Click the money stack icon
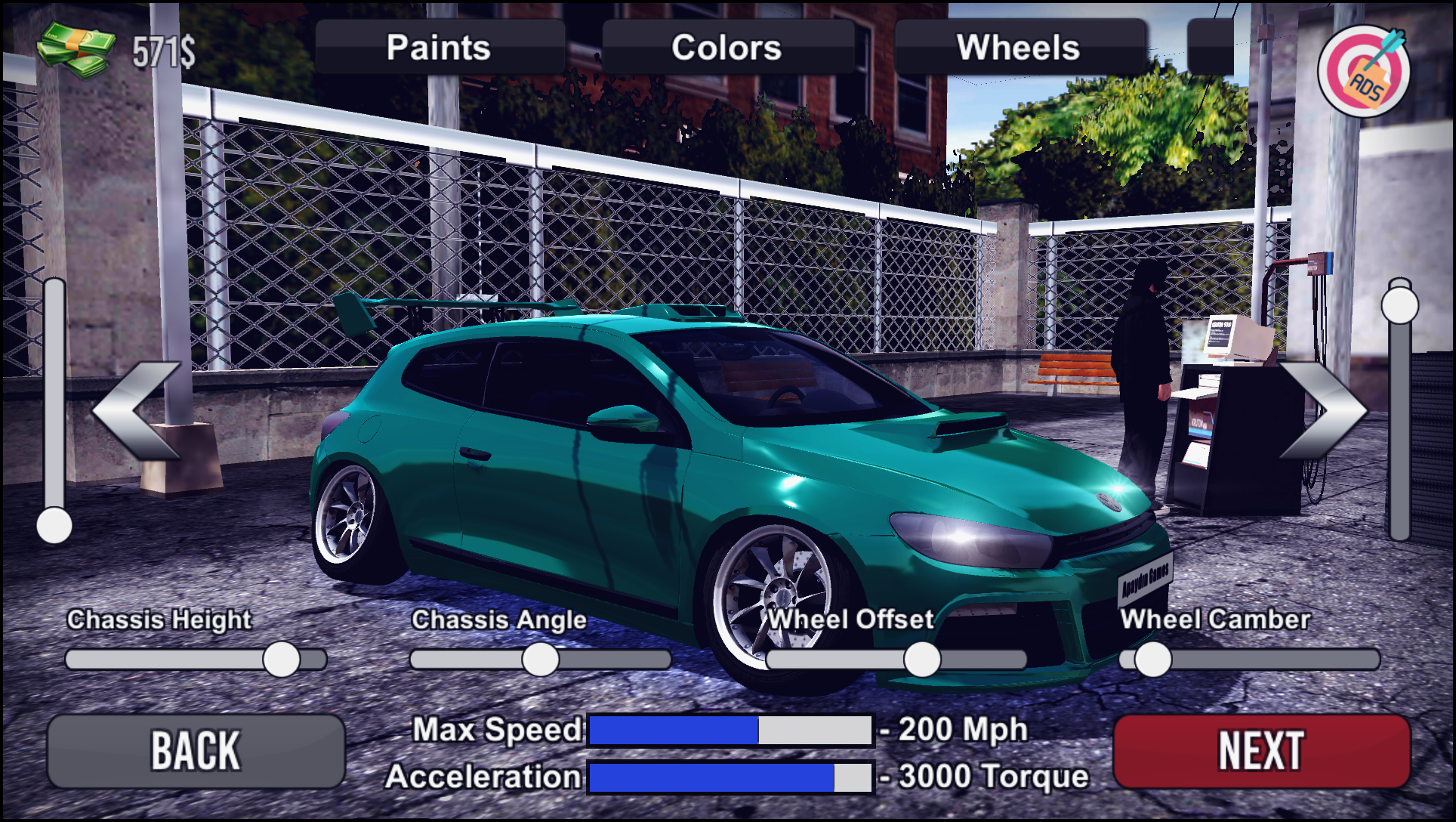This screenshot has width=1456, height=822. [x=76, y=47]
